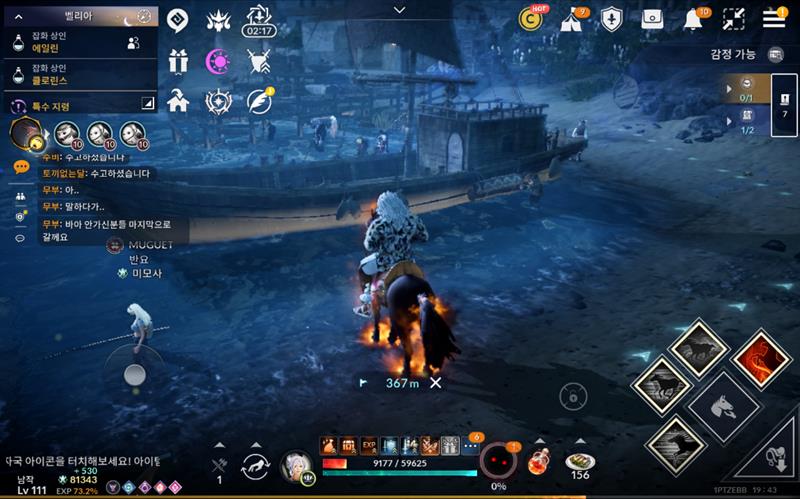Activate the flaming red horse skill
This screenshot has height=499, width=800.
tap(762, 358)
